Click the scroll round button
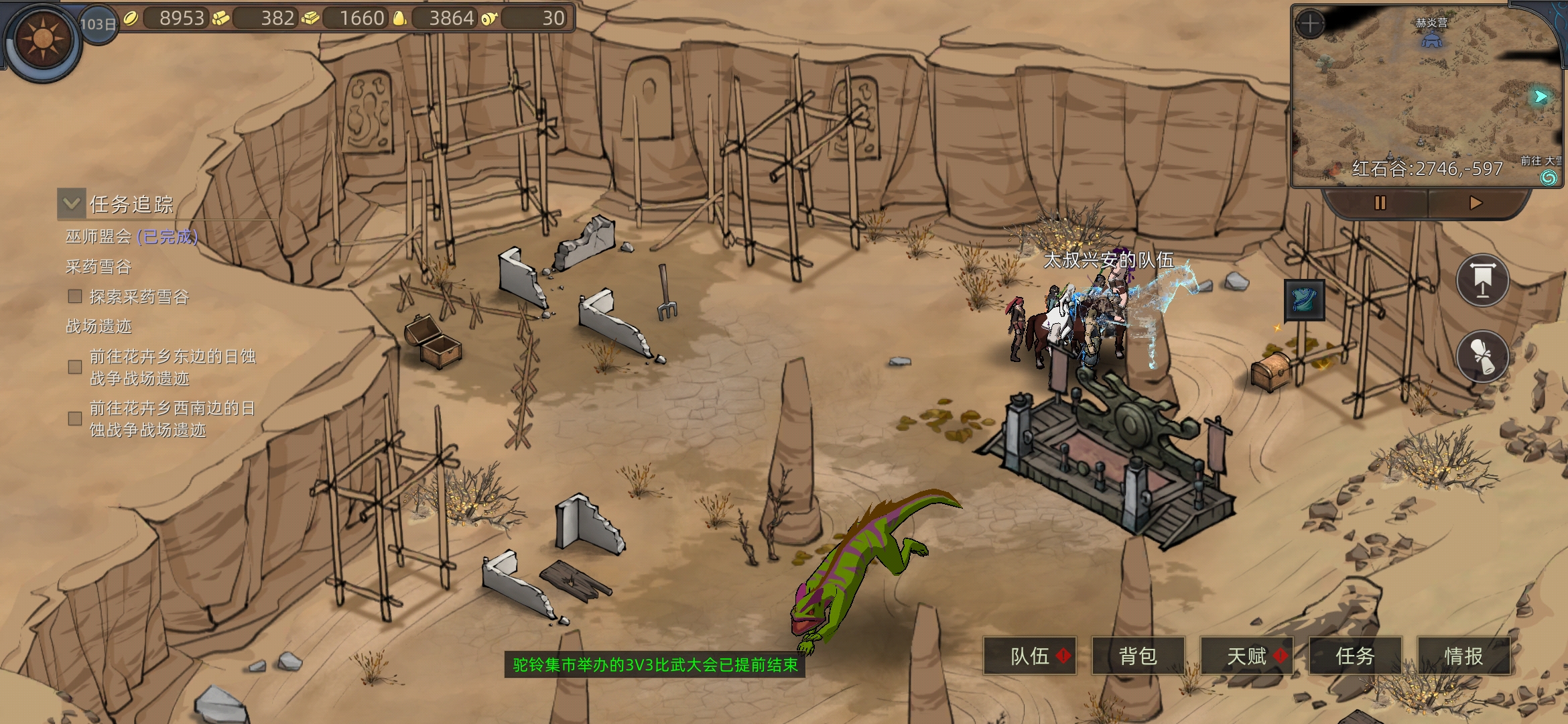 click(x=1482, y=356)
